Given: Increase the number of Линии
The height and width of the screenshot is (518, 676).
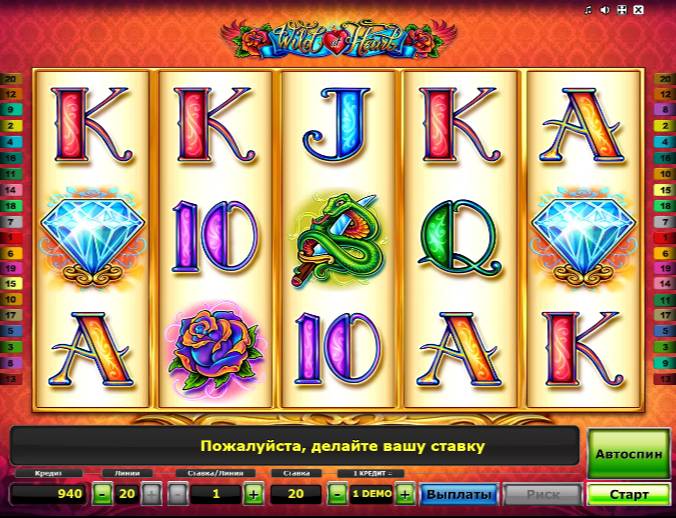Looking at the screenshot, I should 151,494.
